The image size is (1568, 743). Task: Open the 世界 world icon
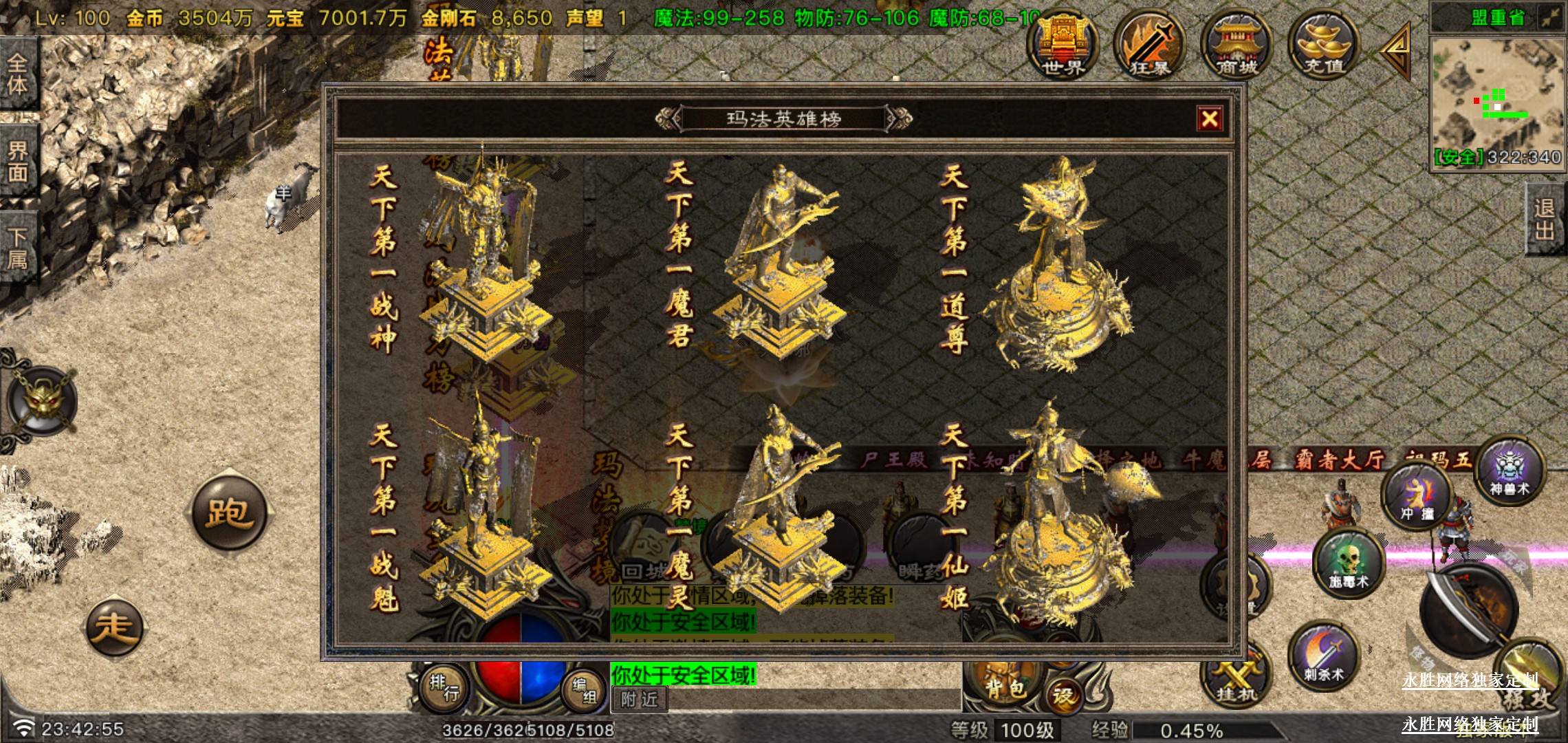(x=1063, y=45)
